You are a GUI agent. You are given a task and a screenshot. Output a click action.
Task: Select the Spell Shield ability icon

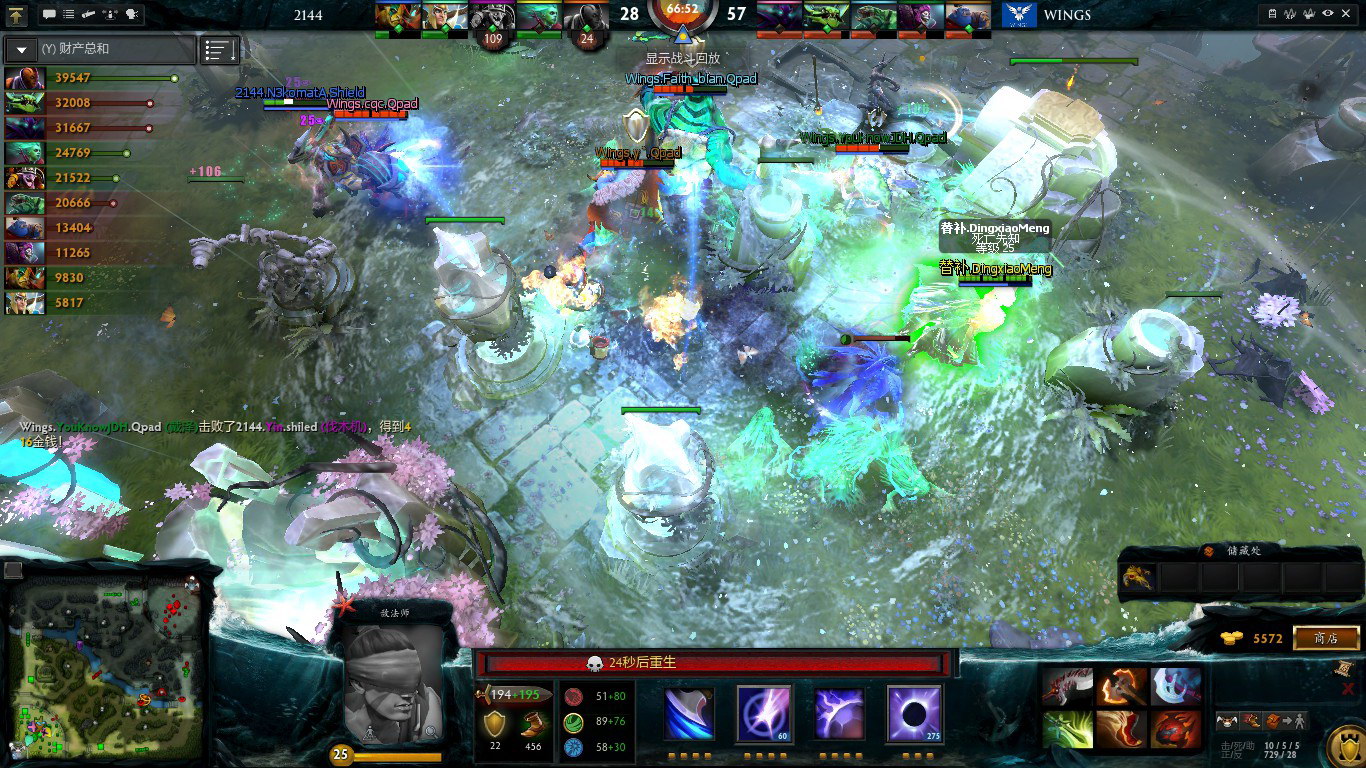840,714
